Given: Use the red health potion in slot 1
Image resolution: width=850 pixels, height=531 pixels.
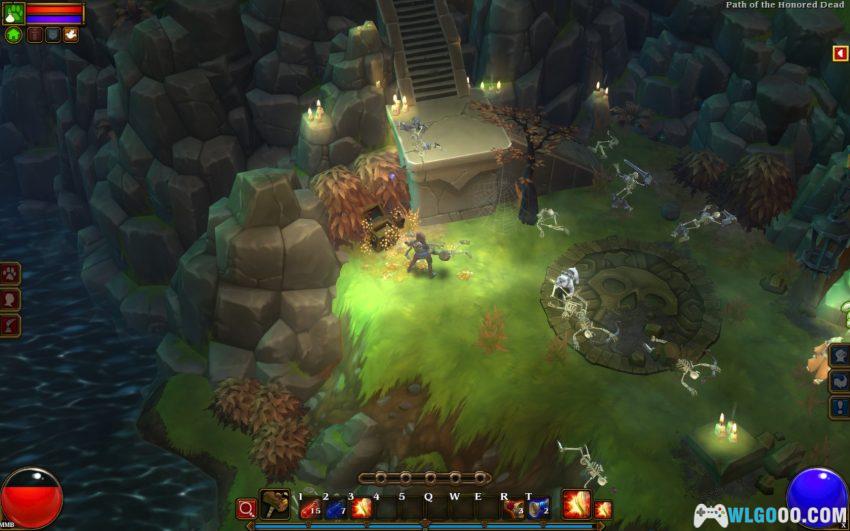Looking at the screenshot, I should (x=309, y=508).
